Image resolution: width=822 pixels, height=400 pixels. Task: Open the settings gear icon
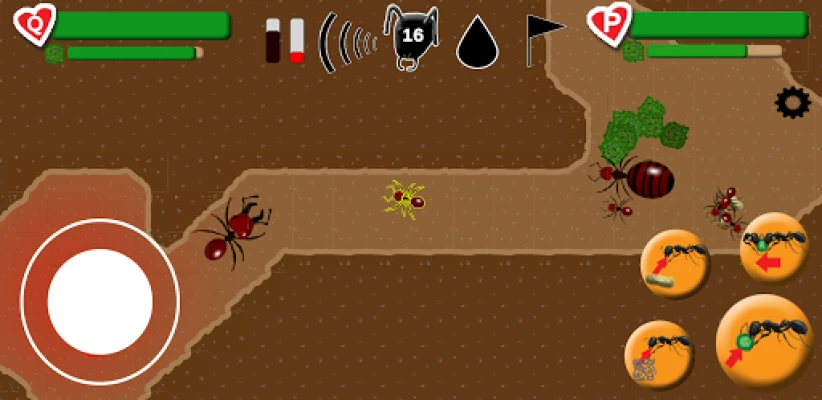792,102
